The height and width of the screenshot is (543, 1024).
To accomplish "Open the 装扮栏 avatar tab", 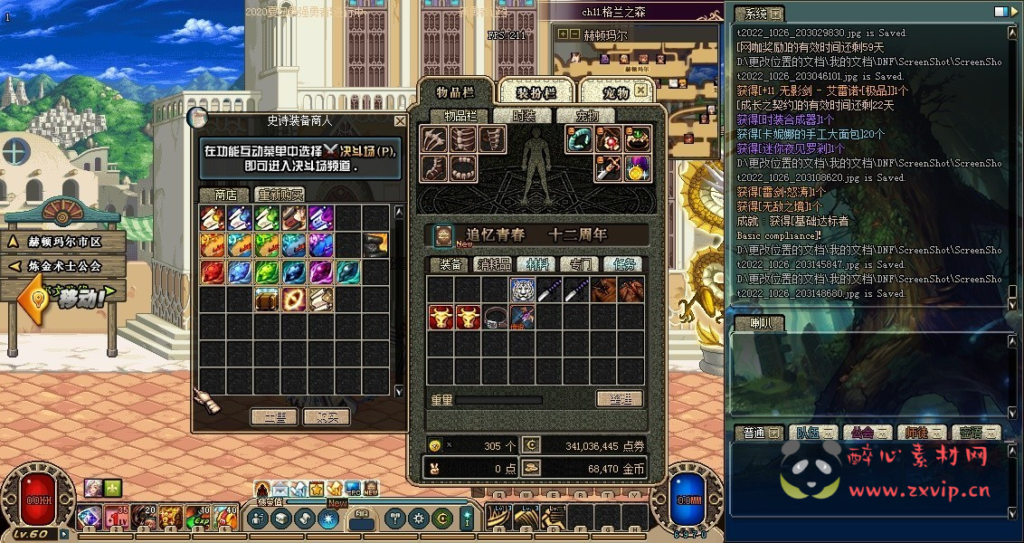I will click(534, 93).
